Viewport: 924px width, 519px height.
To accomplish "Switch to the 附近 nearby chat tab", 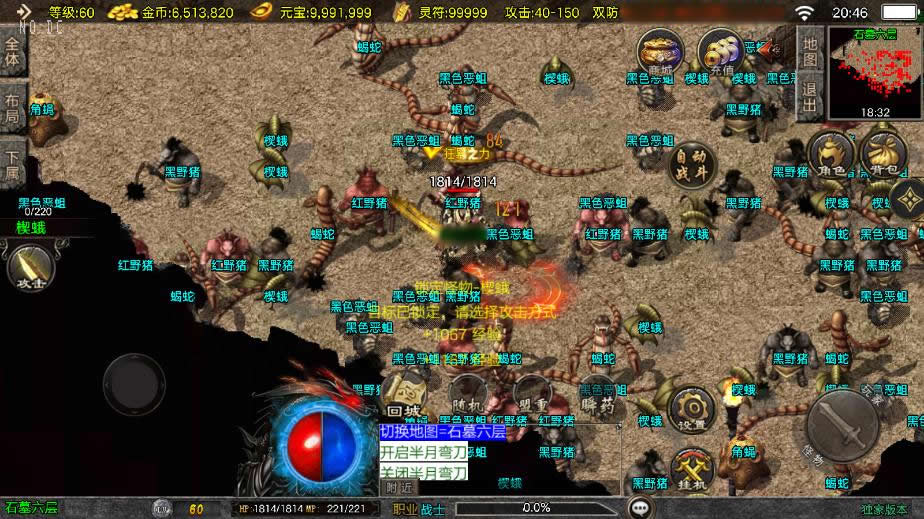I will 397,487.
